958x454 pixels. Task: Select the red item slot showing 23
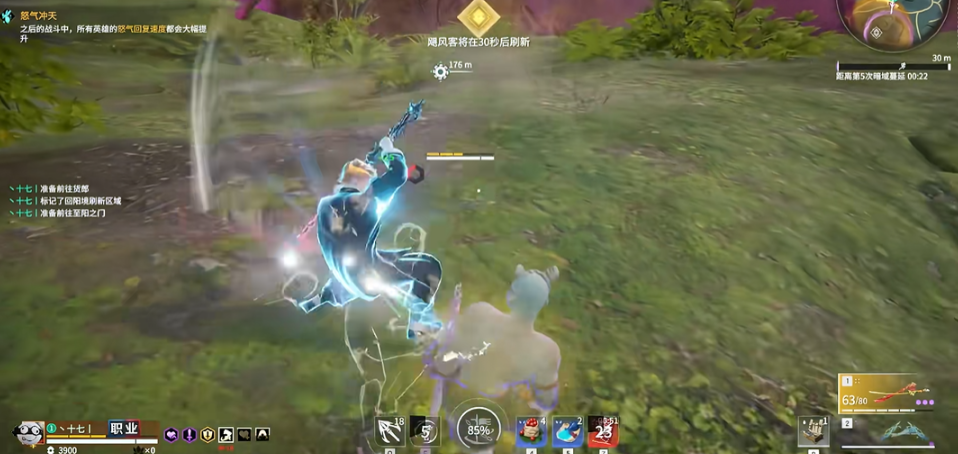[602, 431]
